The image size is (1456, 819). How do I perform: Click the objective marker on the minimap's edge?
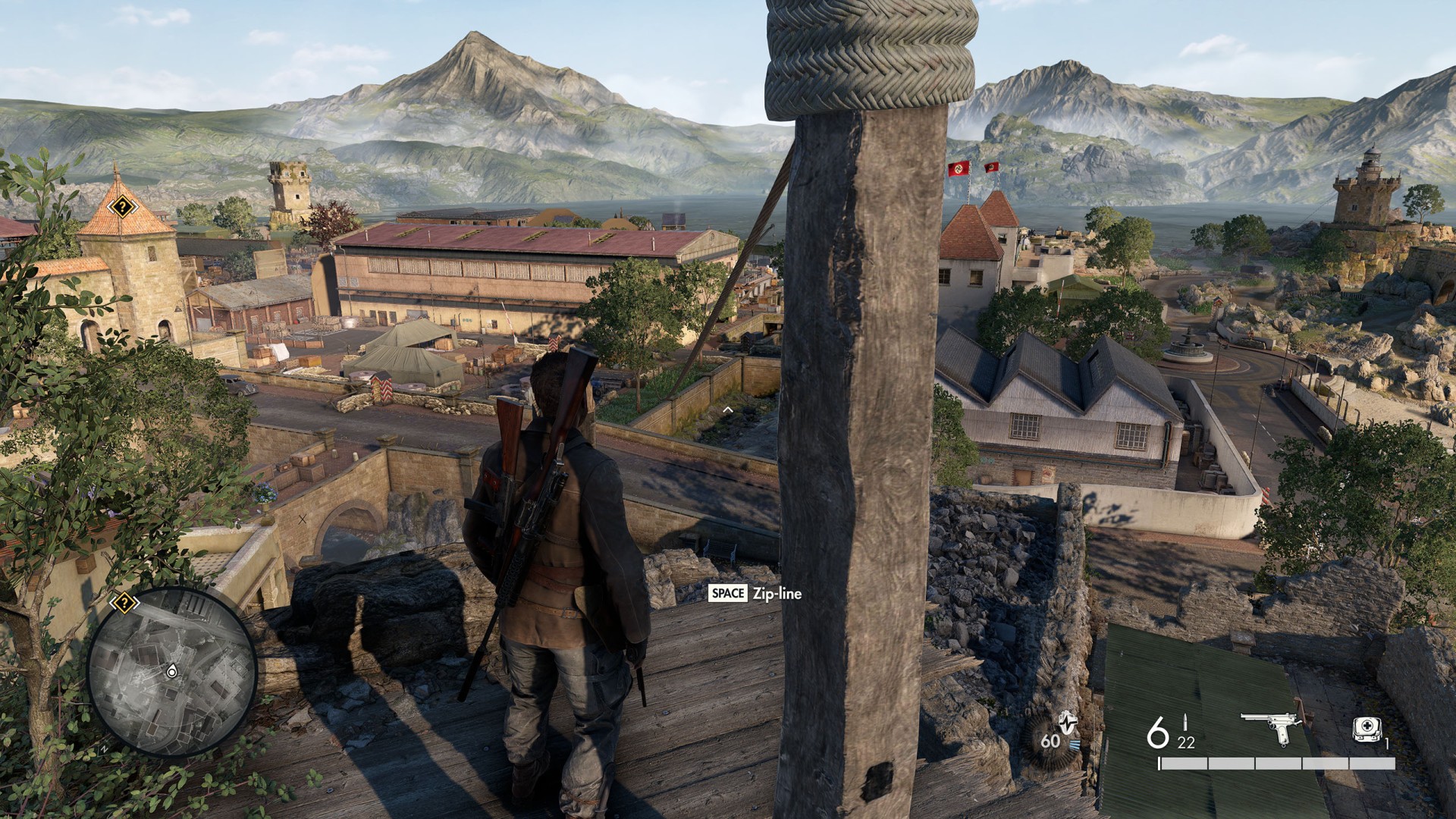tap(124, 604)
